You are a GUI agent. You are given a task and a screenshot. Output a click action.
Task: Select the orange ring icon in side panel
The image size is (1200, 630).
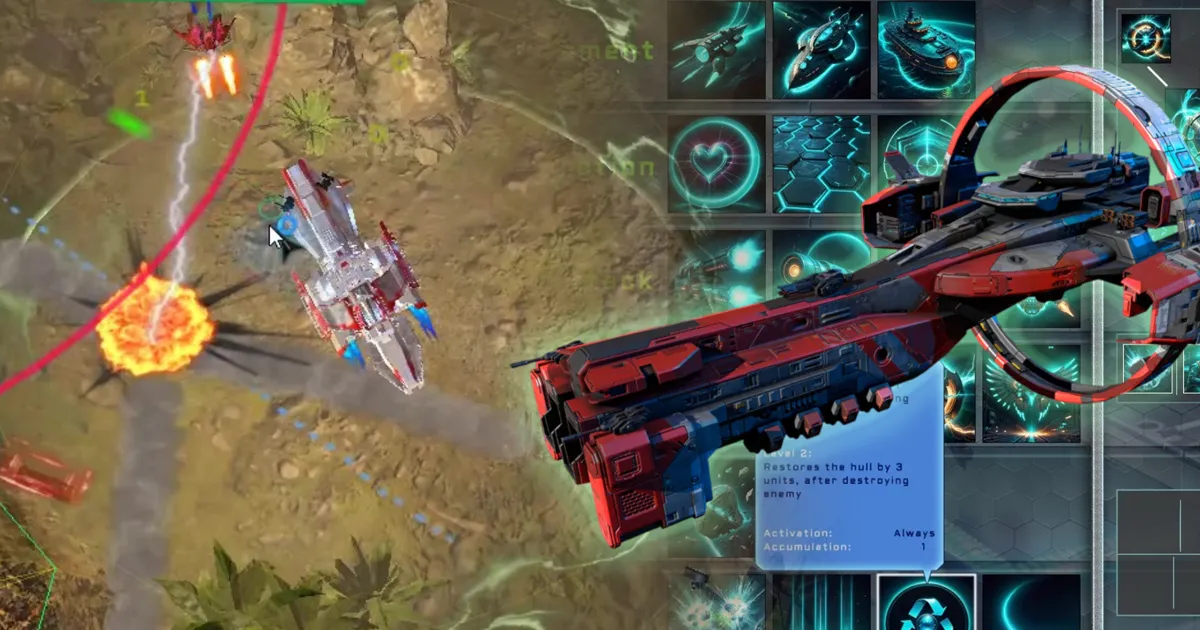(x=1145, y=38)
